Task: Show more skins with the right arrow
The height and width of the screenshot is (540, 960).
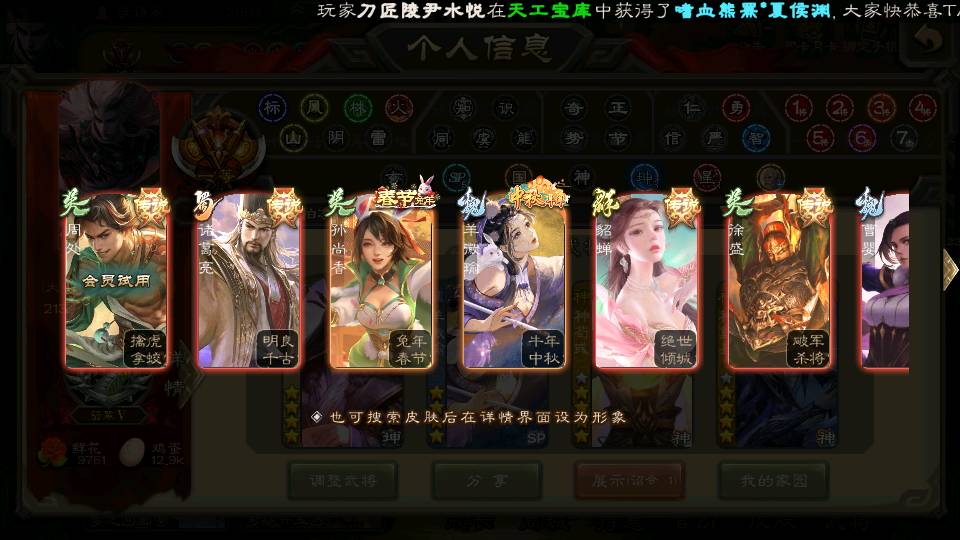Action: pos(949,268)
